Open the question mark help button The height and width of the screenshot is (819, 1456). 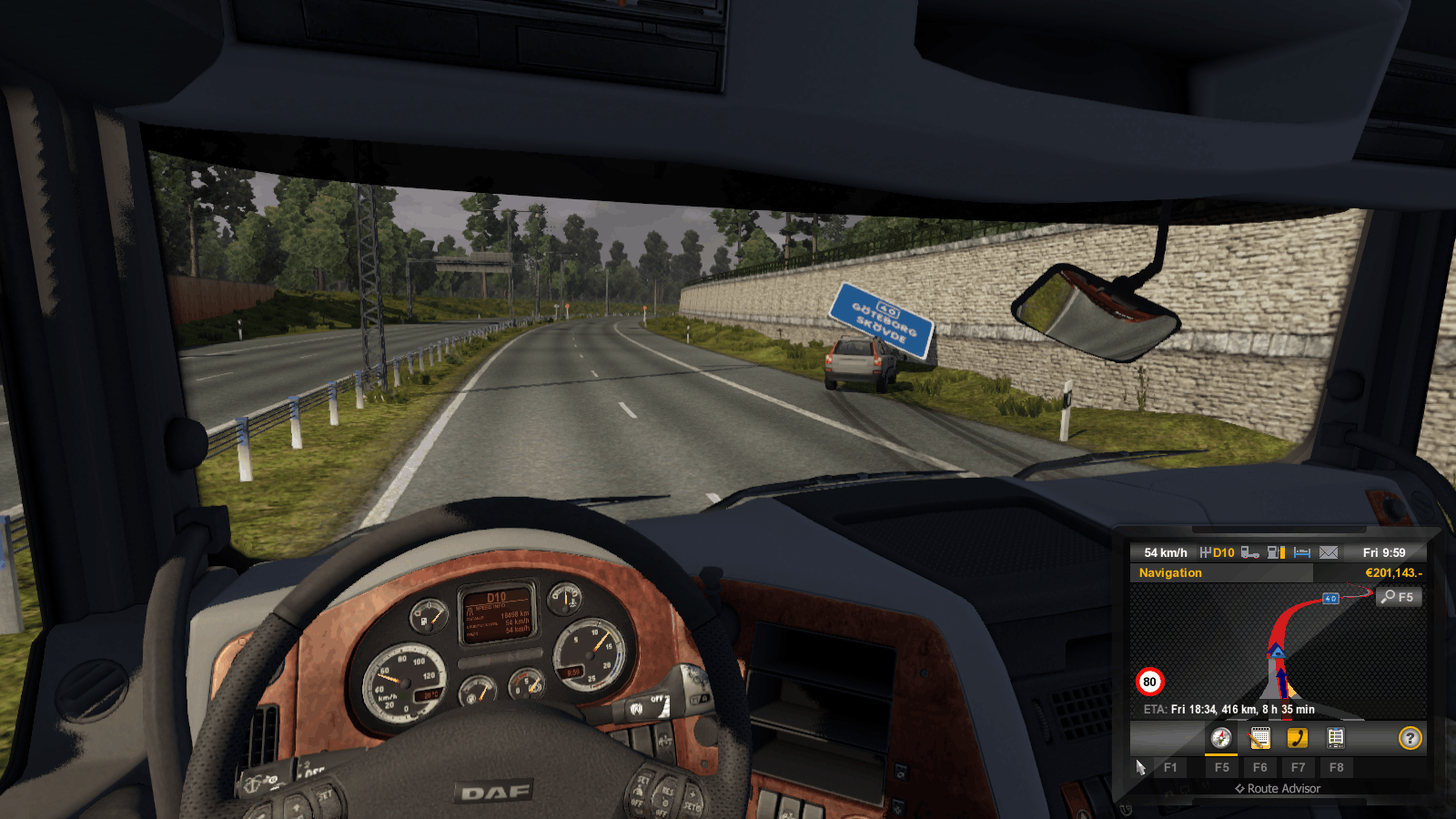point(1410,738)
